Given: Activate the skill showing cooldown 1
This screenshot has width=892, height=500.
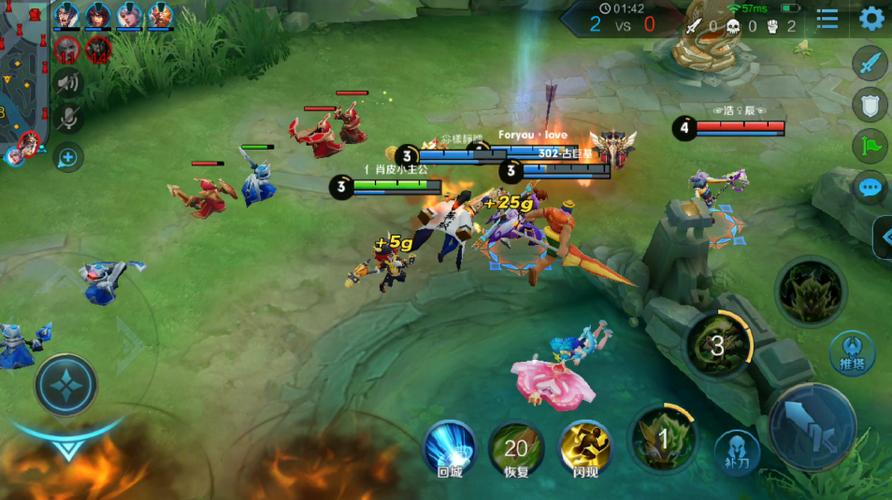Looking at the screenshot, I should (x=662, y=438).
